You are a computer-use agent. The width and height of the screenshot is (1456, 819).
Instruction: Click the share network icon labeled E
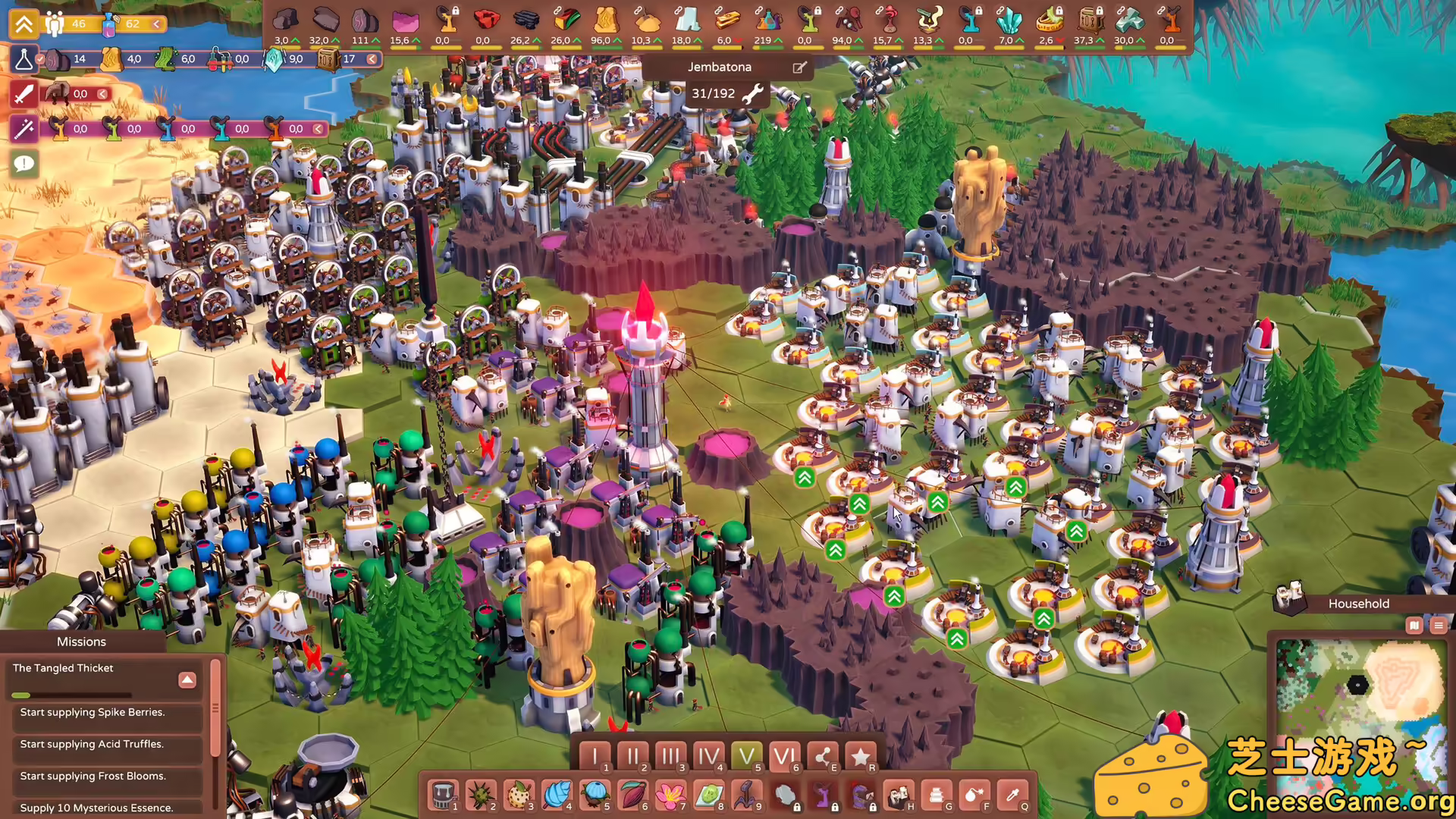click(x=824, y=756)
